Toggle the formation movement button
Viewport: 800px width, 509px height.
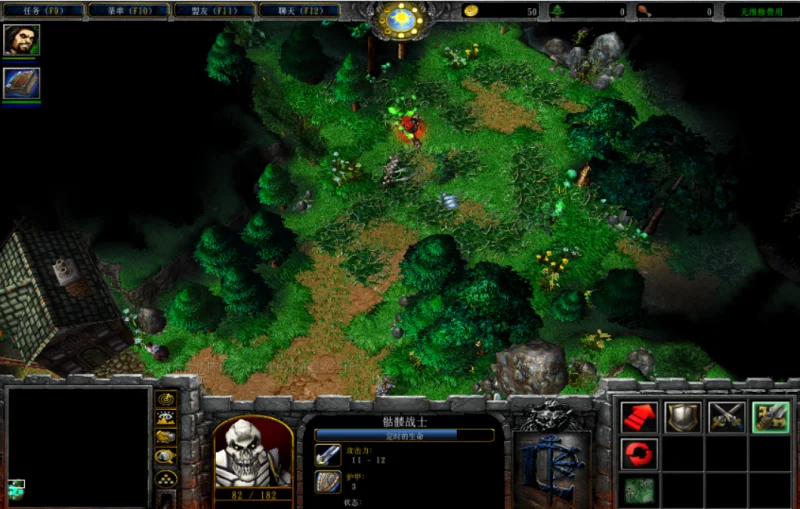166,476
